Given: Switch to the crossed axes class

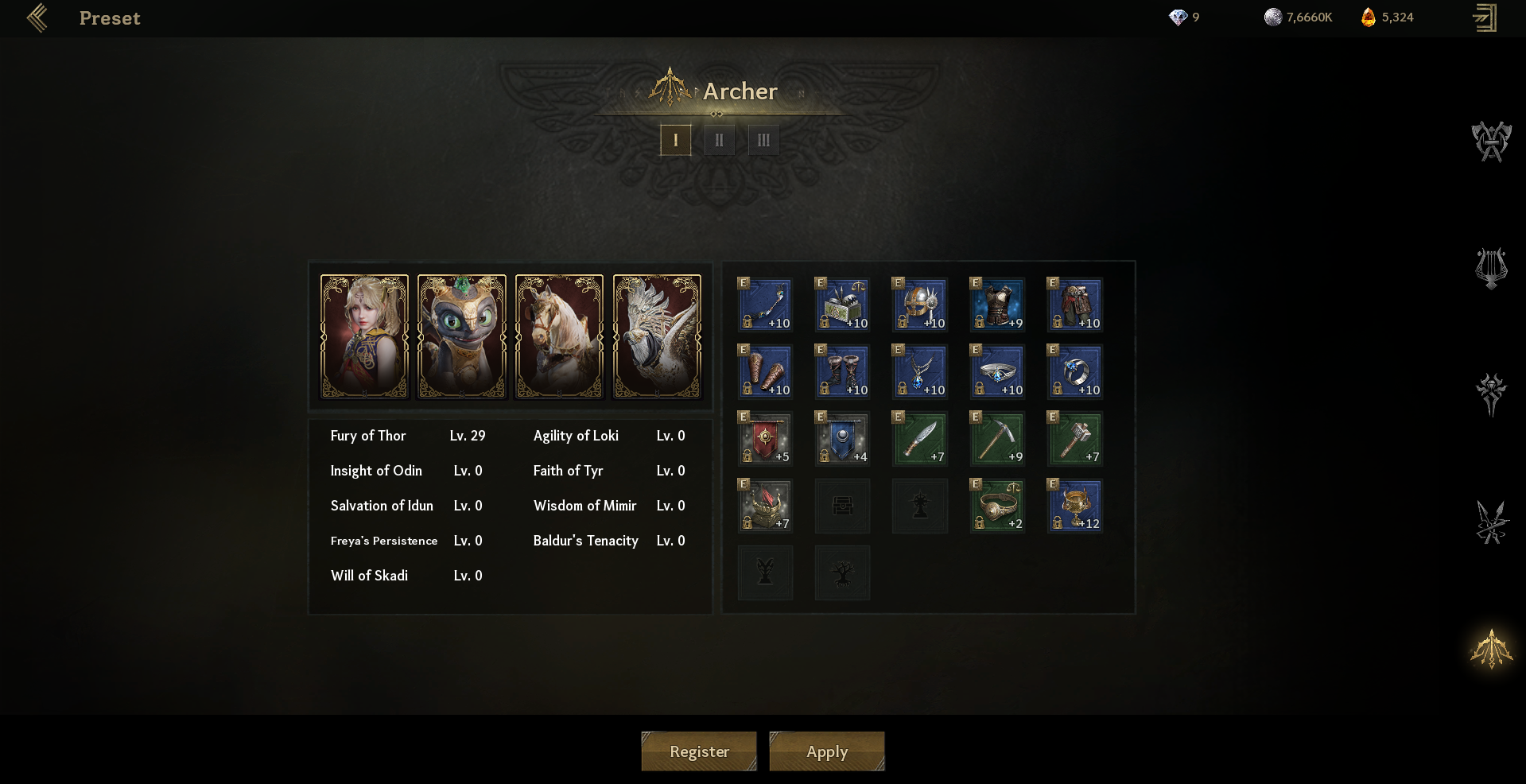Looking at the screenshot, I should coord(1491,142).
